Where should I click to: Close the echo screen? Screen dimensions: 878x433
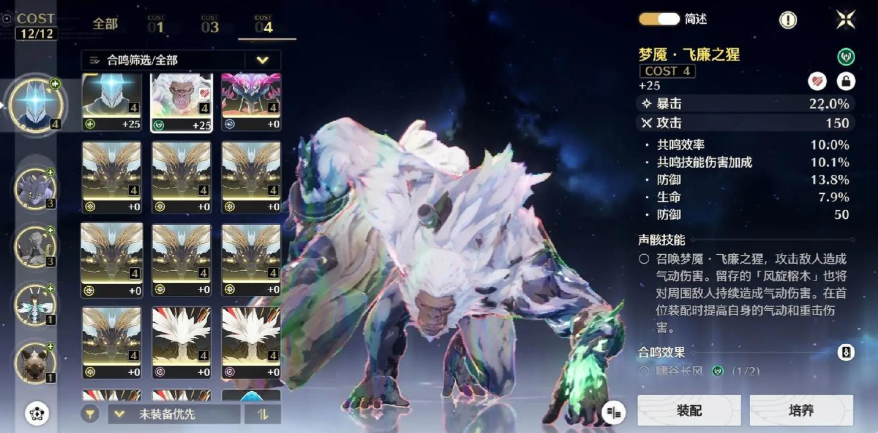(845, 19)
